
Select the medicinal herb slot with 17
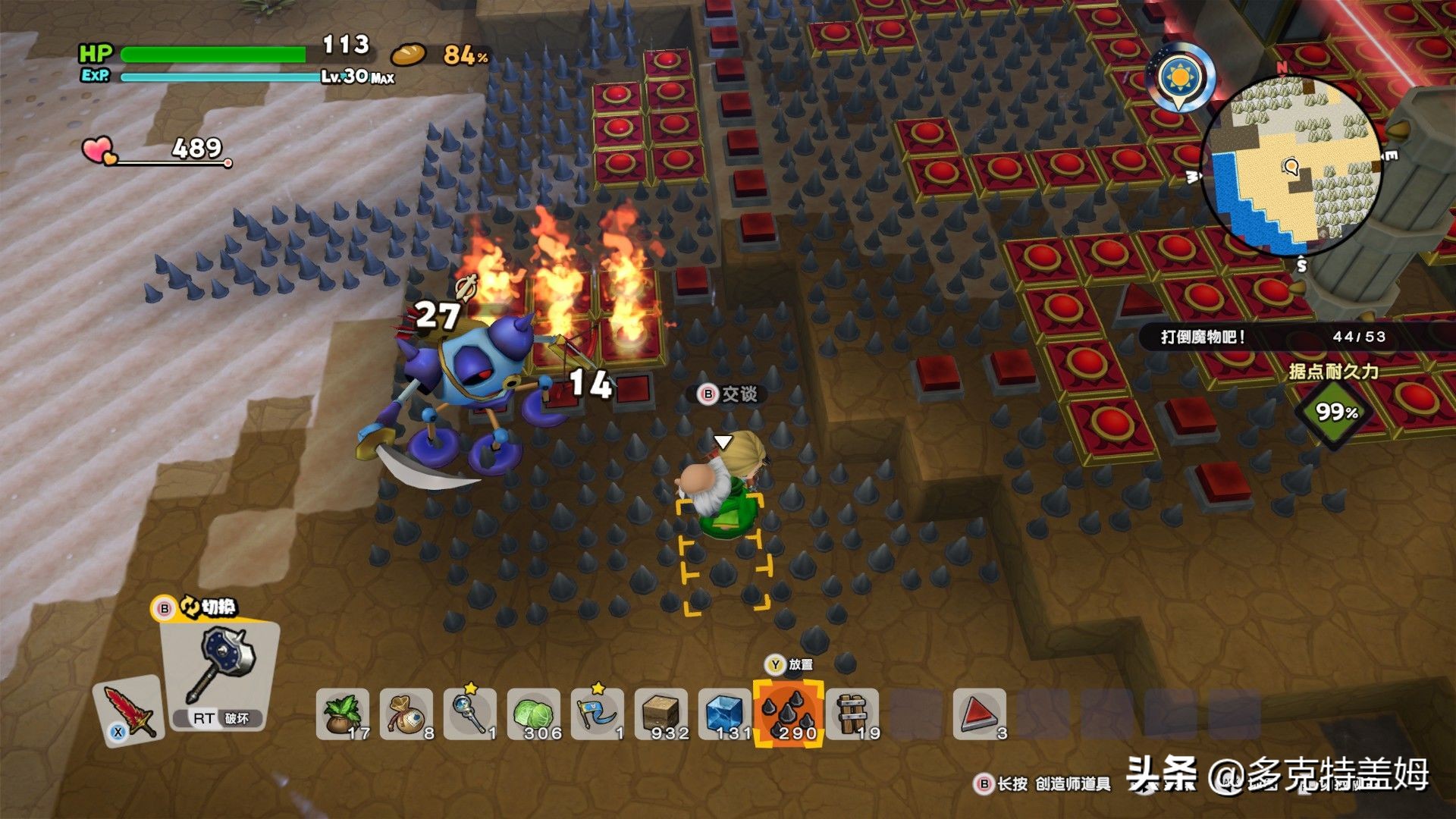coord(343,714)
